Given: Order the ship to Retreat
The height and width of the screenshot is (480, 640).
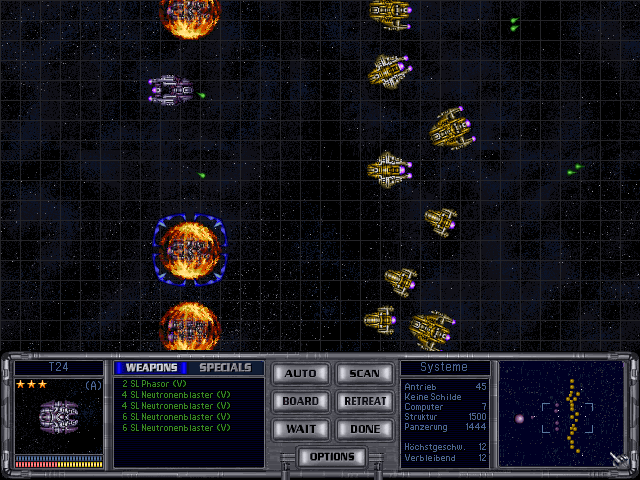Looking at the screenshot, I should [x=364, y=401].
